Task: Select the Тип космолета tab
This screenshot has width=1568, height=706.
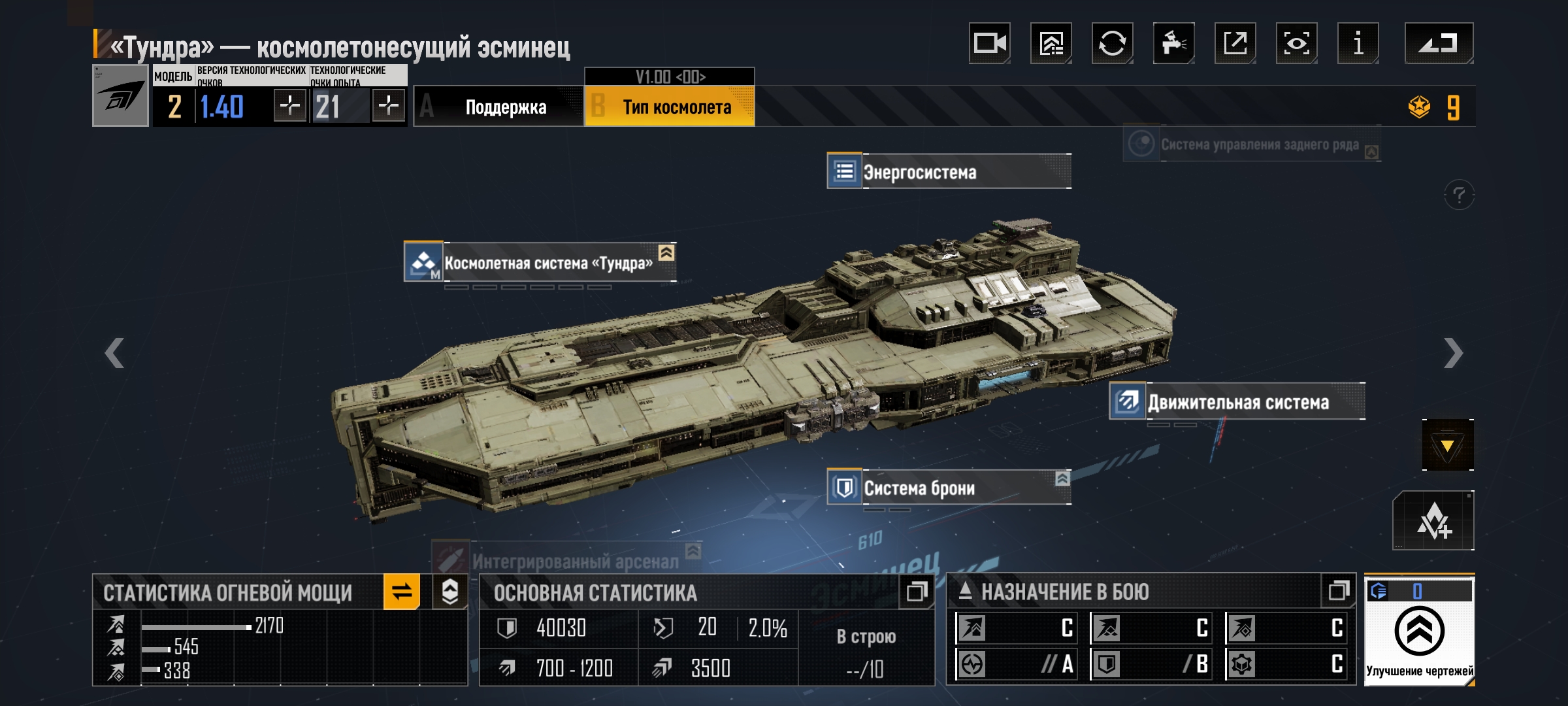Action: tap(670, 107)
